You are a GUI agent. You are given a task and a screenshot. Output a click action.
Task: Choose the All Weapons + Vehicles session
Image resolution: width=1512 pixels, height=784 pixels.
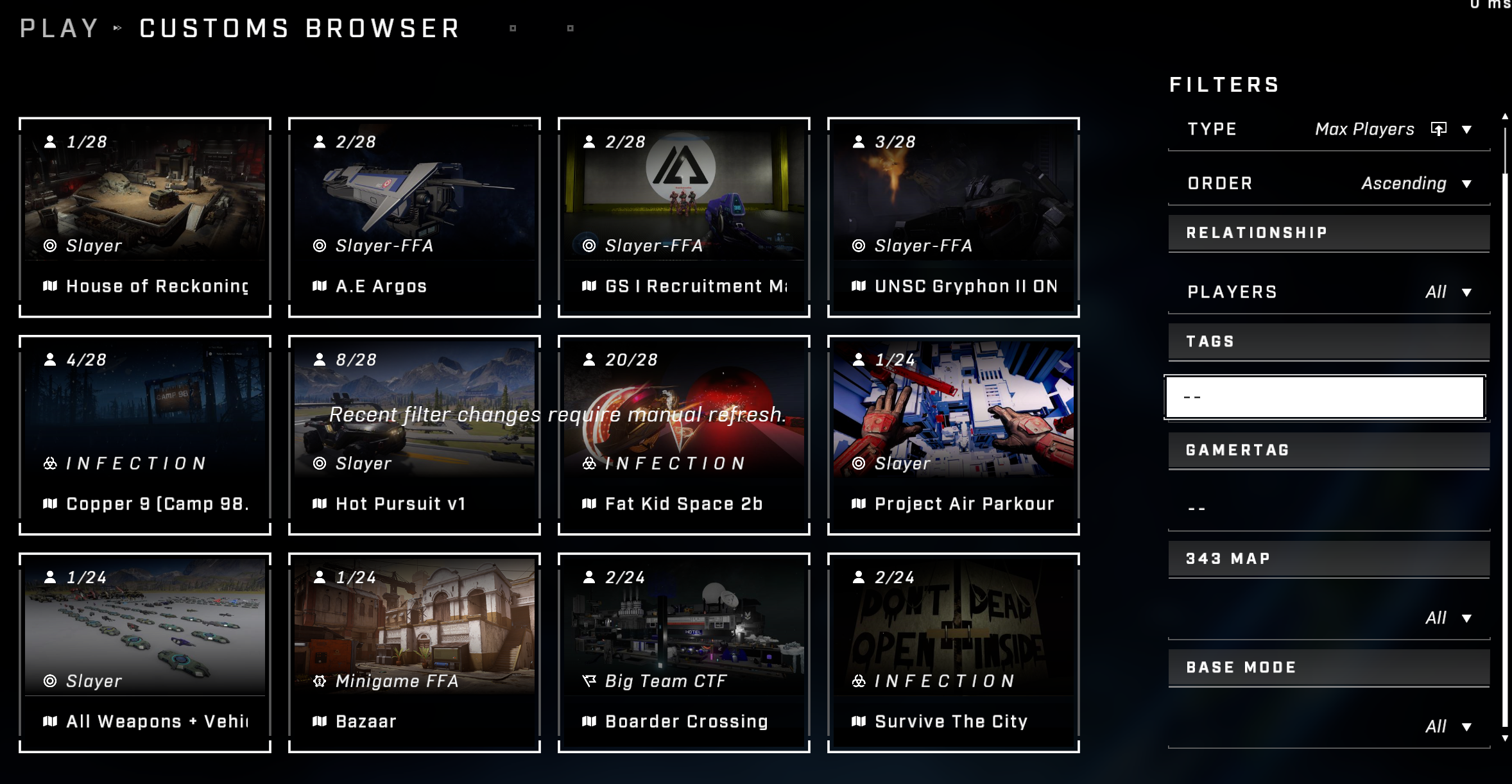tap(145, 652)
